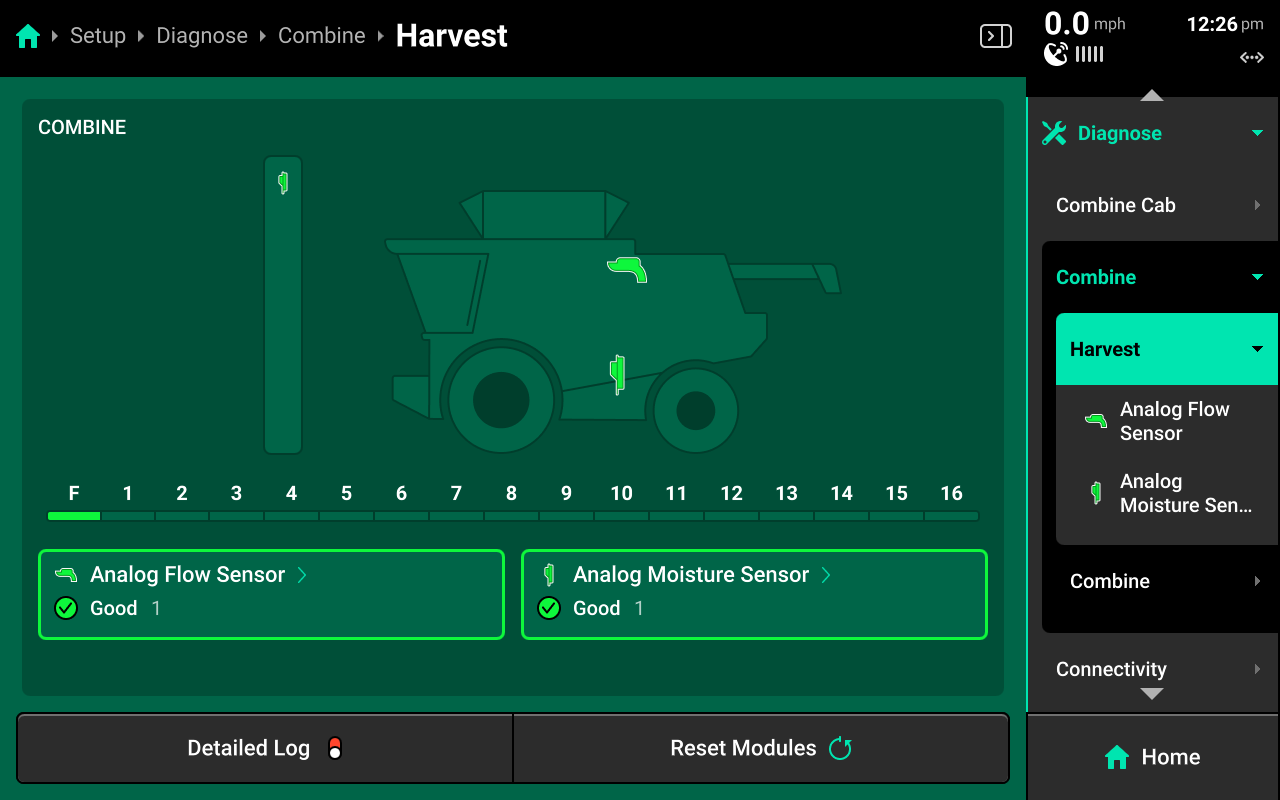Navigate to Diagnose in the breadcrumb
1280x800 pixels.
point(202,36)
